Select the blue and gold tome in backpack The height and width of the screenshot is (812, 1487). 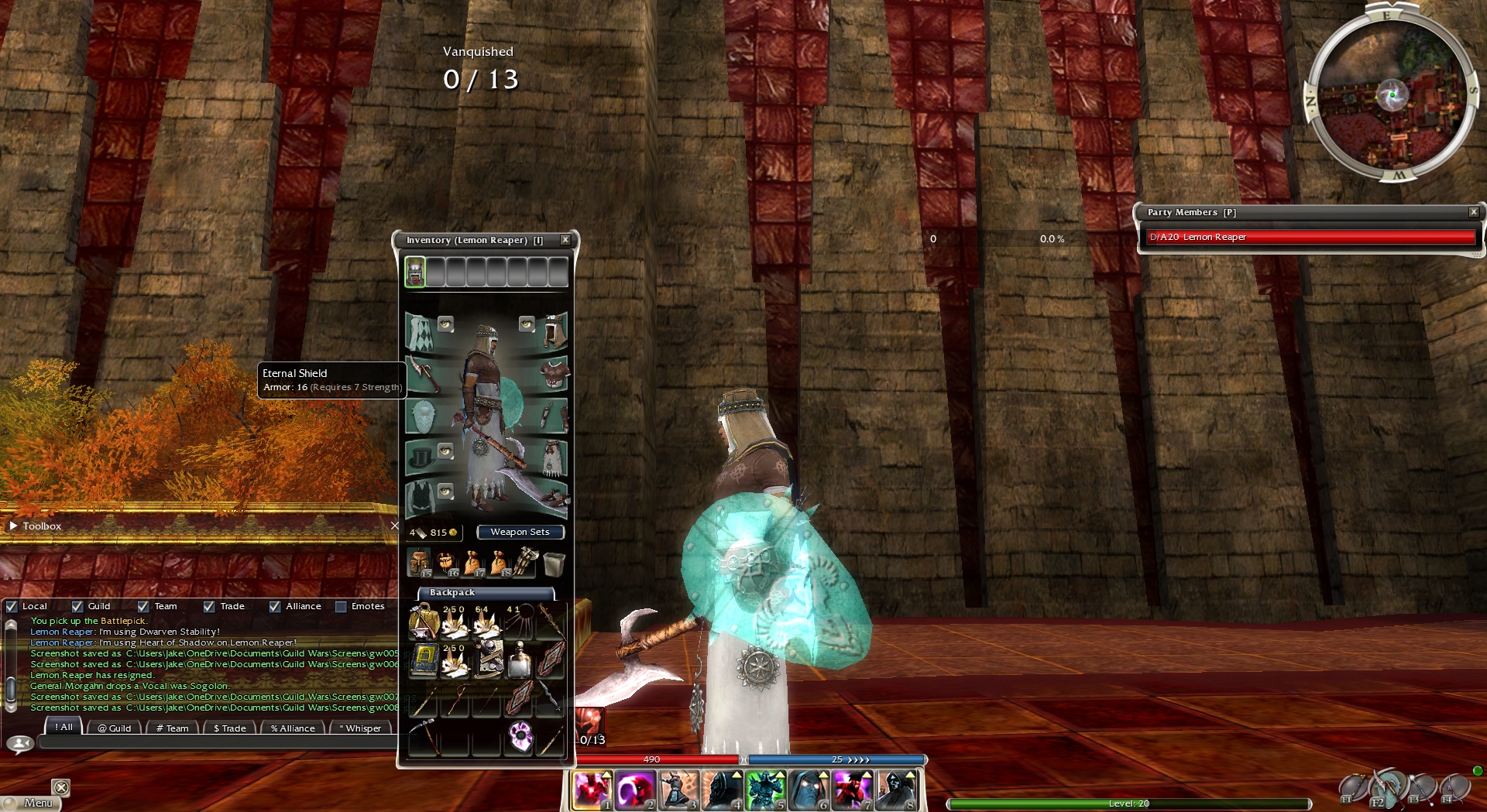[x=423, y=660]
